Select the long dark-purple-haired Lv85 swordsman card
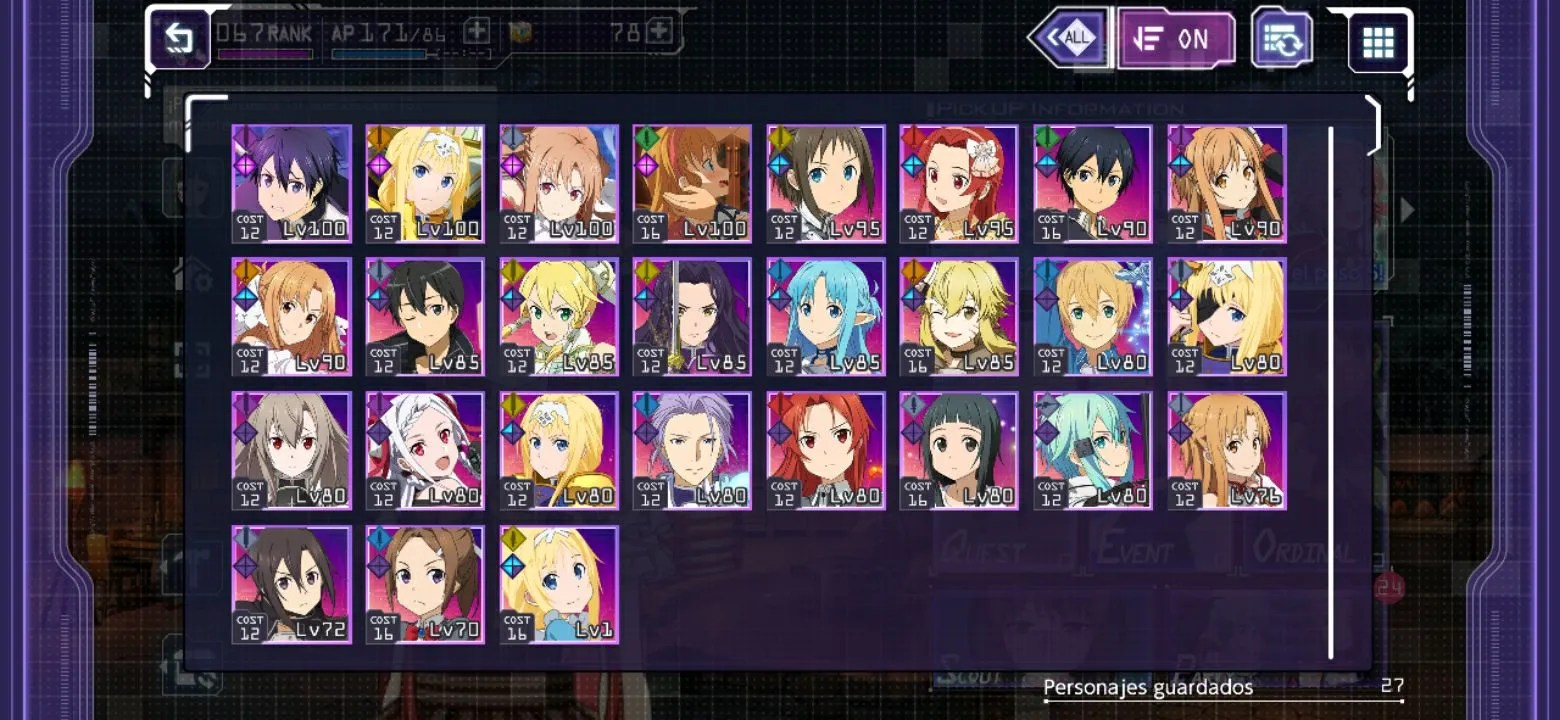Image resolution: width=1560 pixels, height=720 pixels. 692,317
